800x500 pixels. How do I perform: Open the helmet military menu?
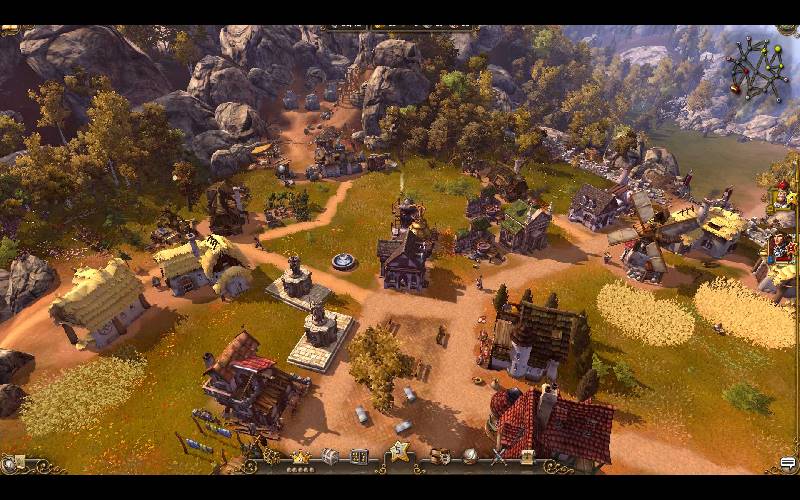coord(469,456)
